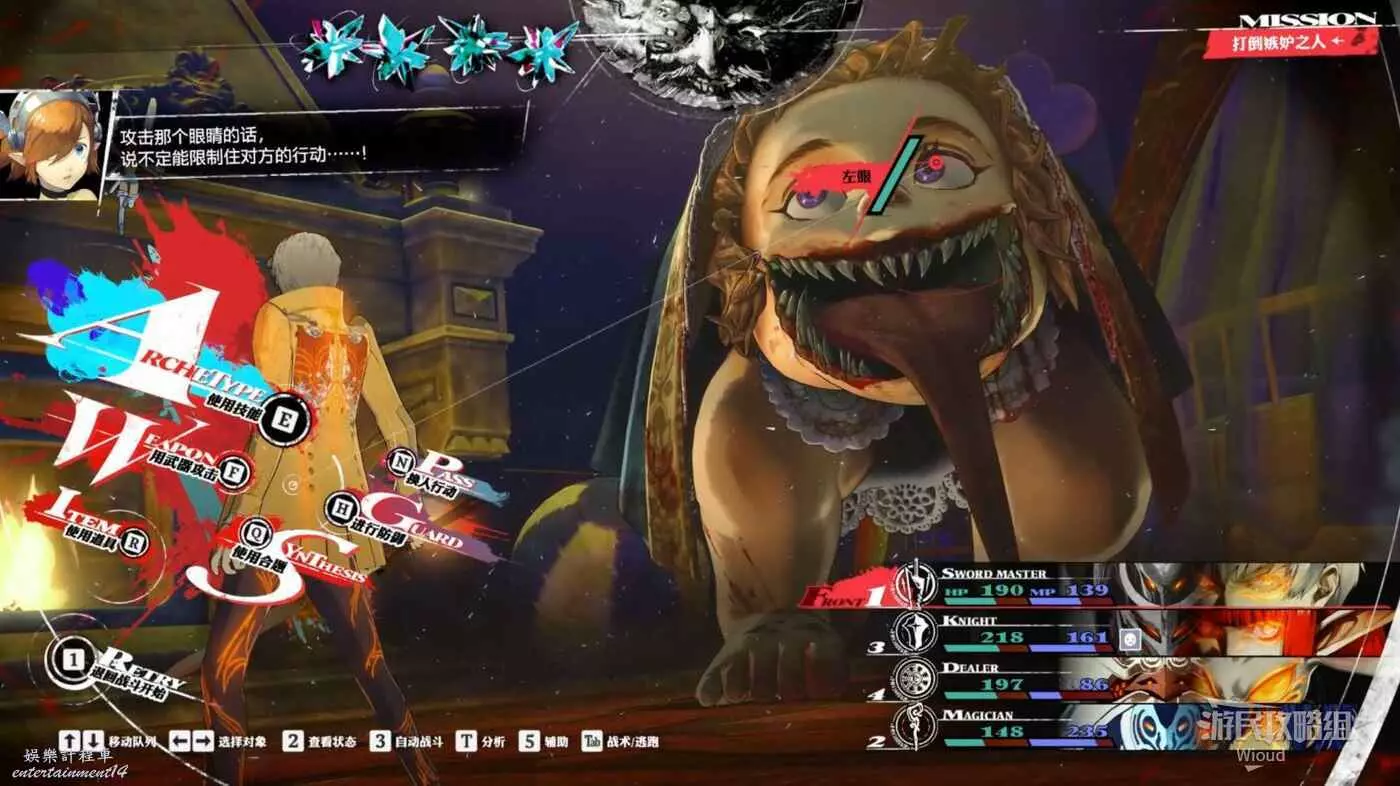The image size is (1400, 786).
Task: Click the 辅助 assist option
Action: (543, 742)
